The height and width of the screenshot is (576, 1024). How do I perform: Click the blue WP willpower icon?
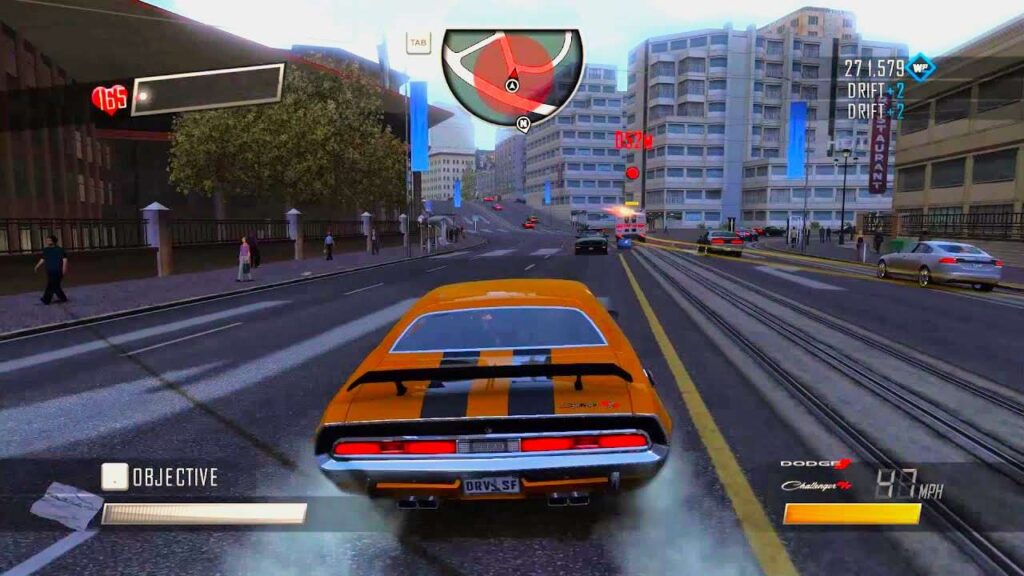pyautogui.click(x=921, y=68)
